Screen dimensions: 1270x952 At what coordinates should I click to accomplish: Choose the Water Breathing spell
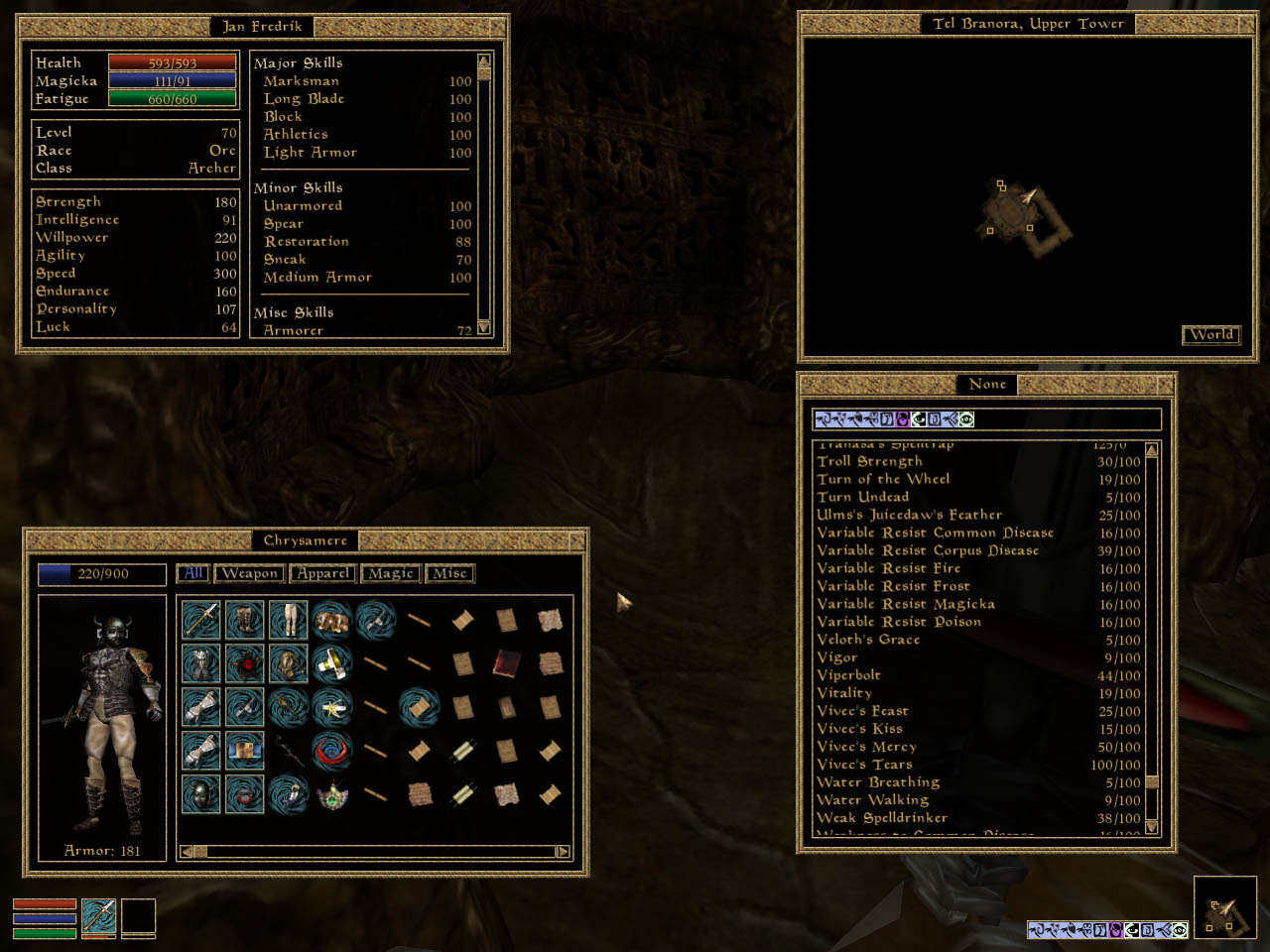878,782
